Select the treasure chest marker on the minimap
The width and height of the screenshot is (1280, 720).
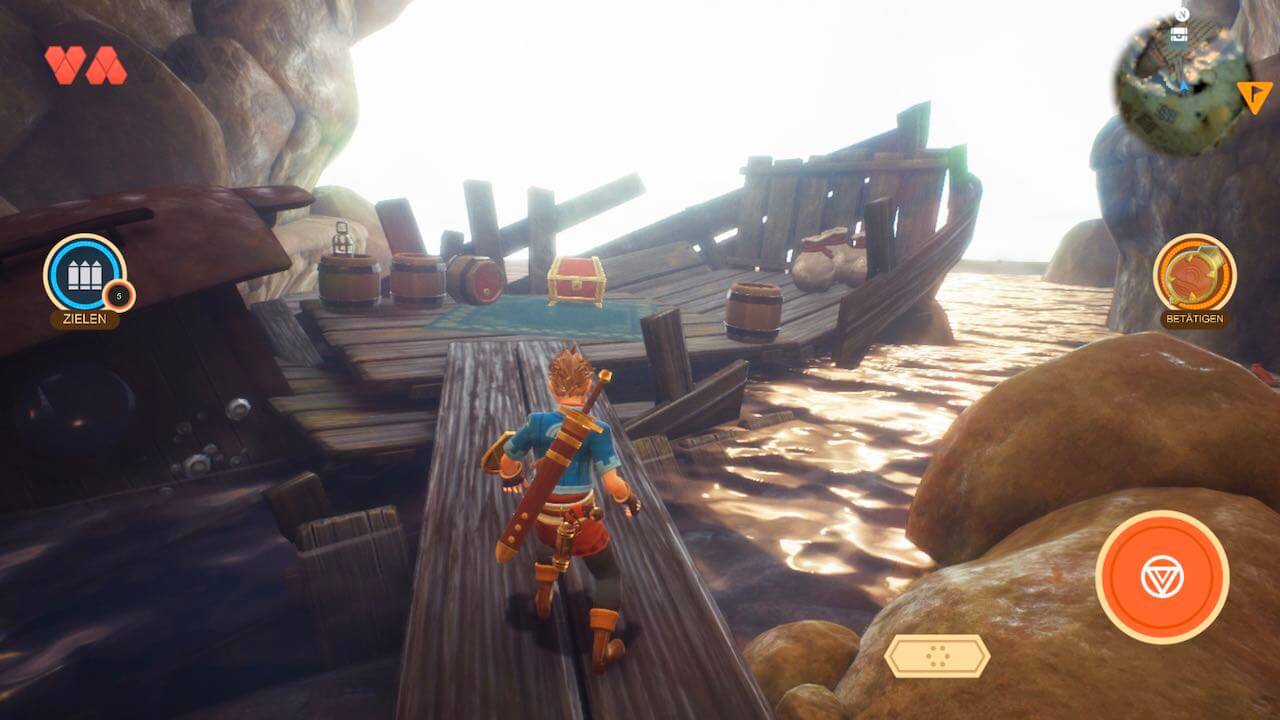1180,34
